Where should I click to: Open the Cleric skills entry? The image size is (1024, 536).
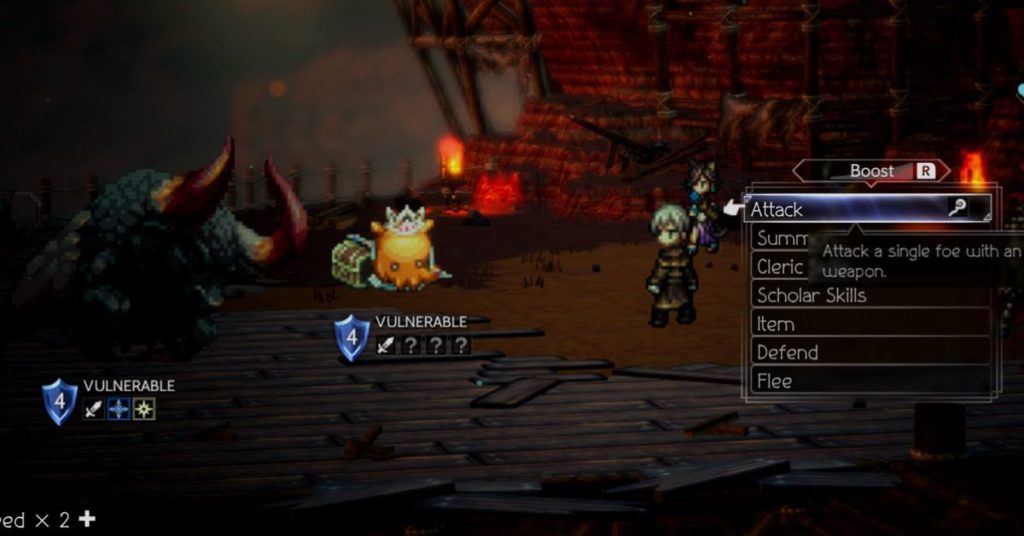click(x=780, y=267)
